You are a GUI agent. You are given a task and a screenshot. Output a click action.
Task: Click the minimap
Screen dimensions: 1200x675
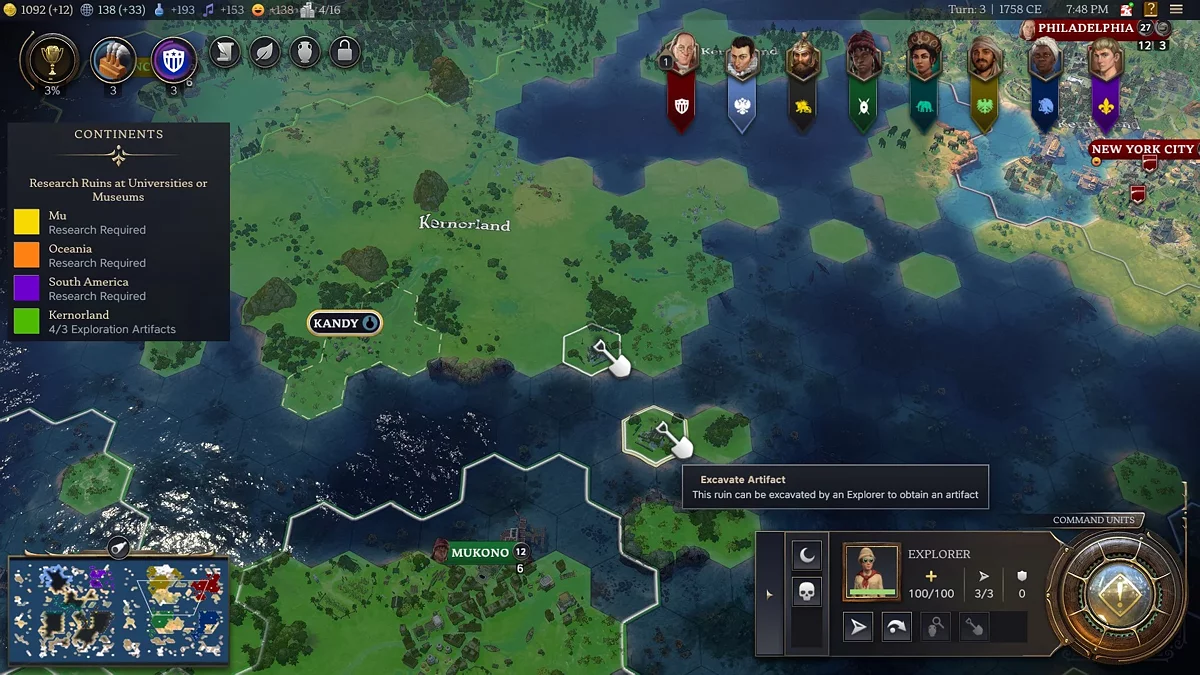pyautogui.click(x=119, y=611)
